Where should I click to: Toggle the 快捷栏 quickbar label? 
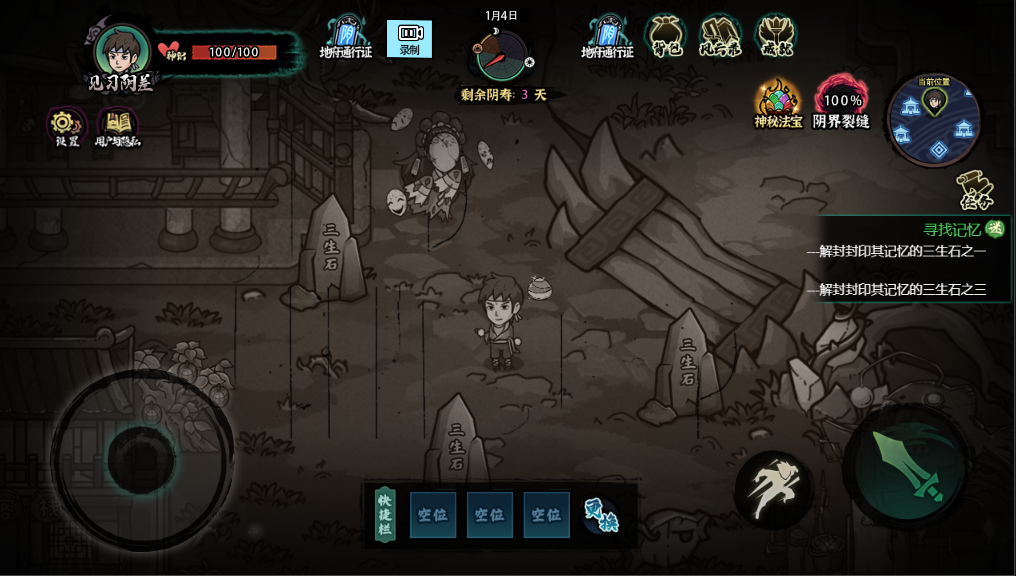[385, 514]
